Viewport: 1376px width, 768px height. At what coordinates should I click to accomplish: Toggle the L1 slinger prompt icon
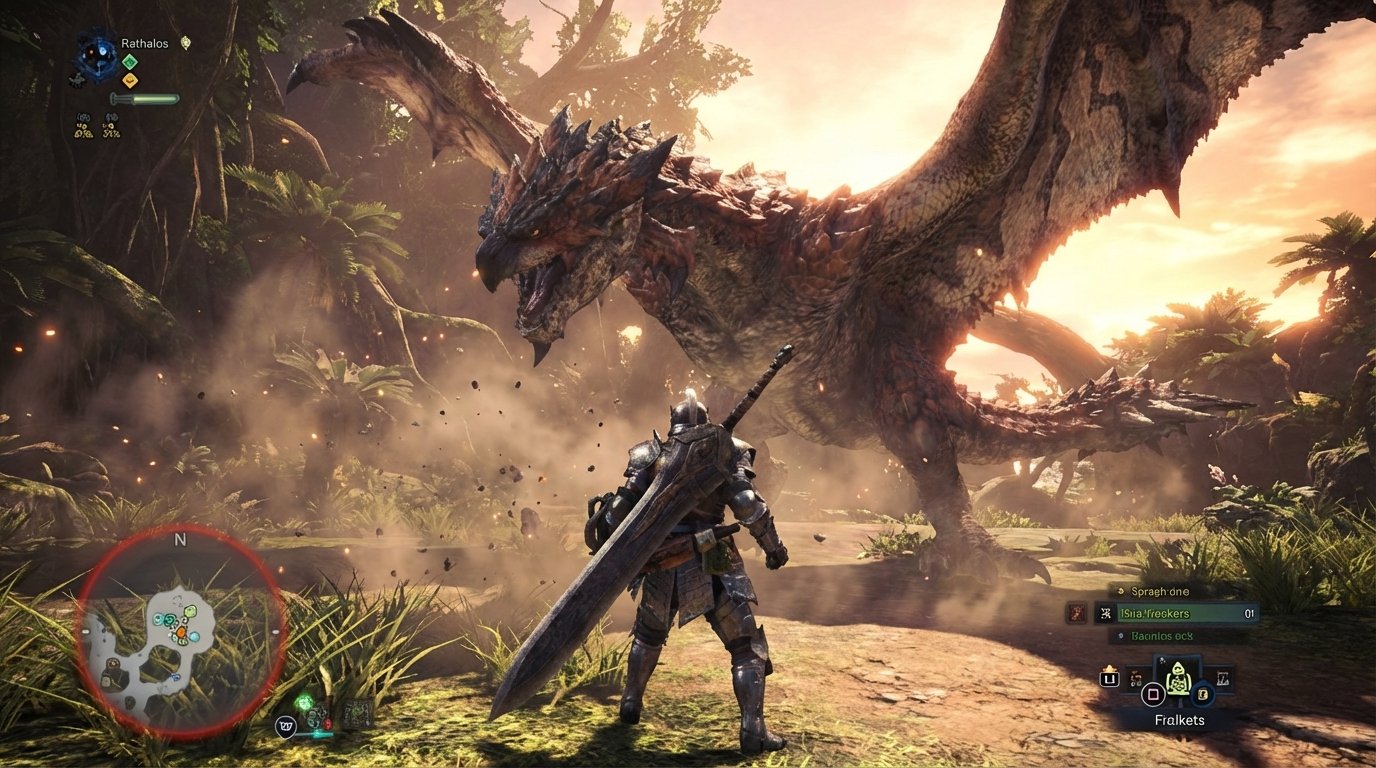click(x=1110, y=679)
